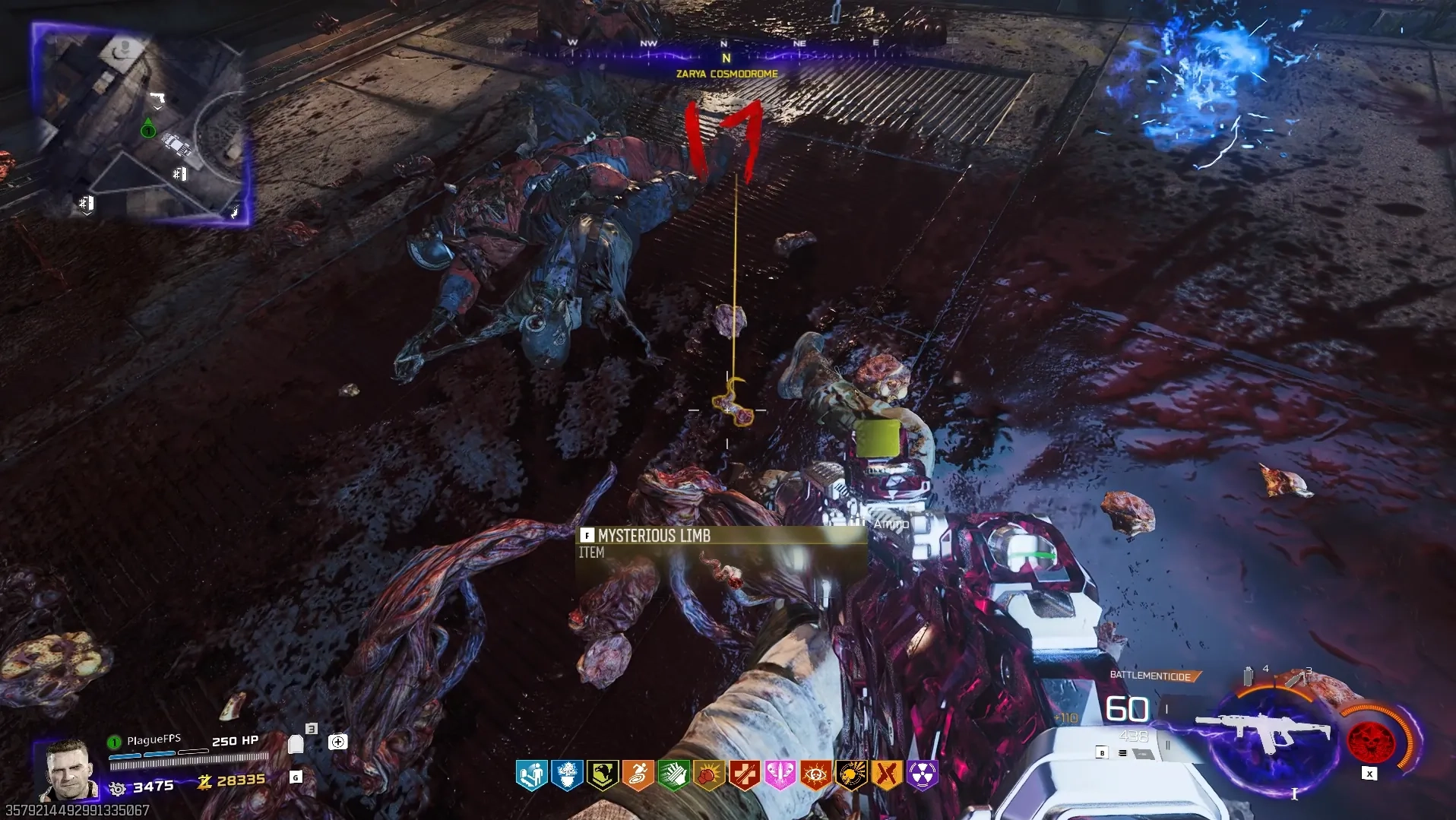Image resolution: width=1456 pixels, height=820 pixels.
Task: Activate the red skull field upgrade
Action: tap(1370, 740)
